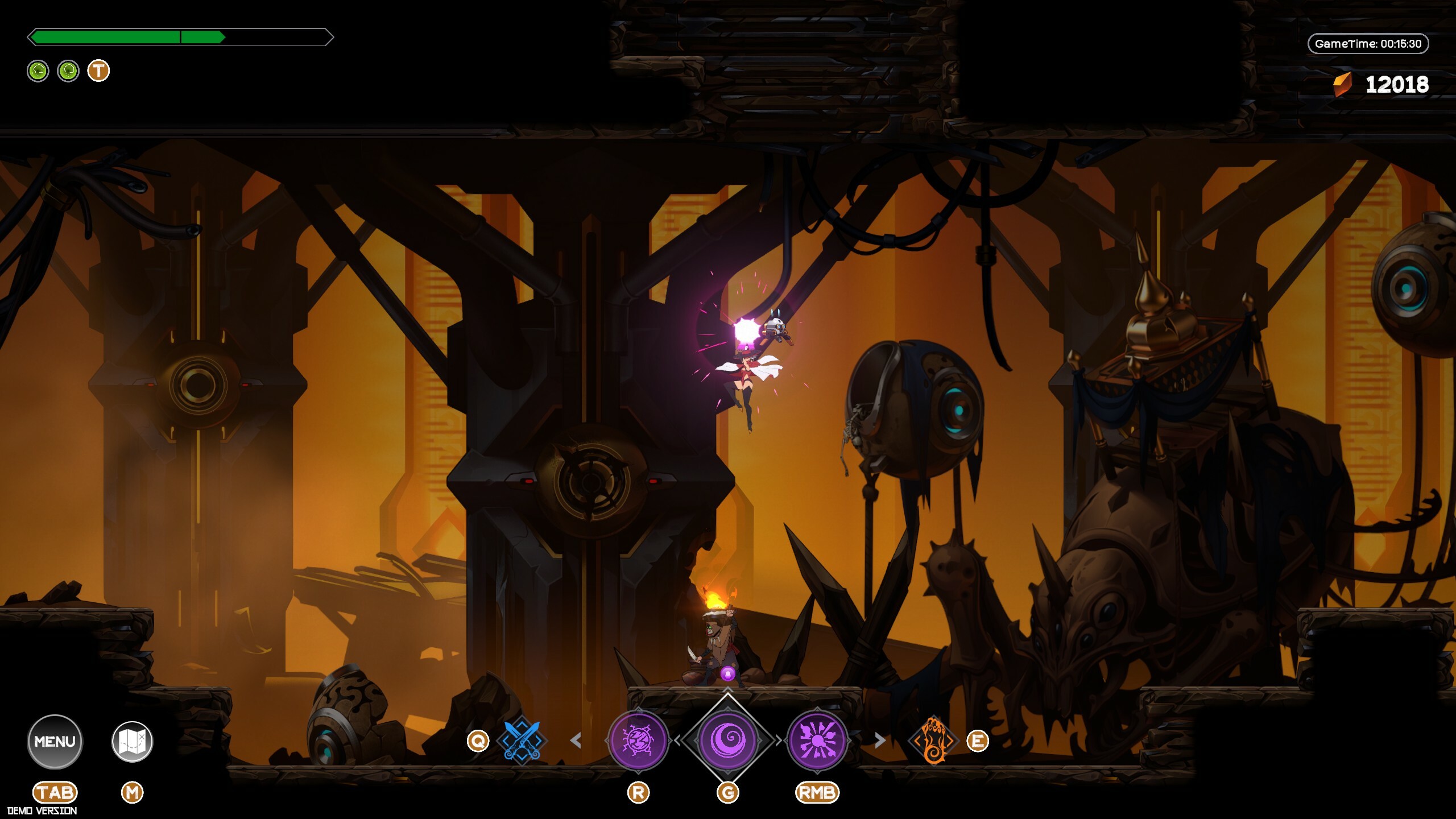The image size is (1456, 819).
Task: Click the first green herb buff icon
Action: pos(38,71)
